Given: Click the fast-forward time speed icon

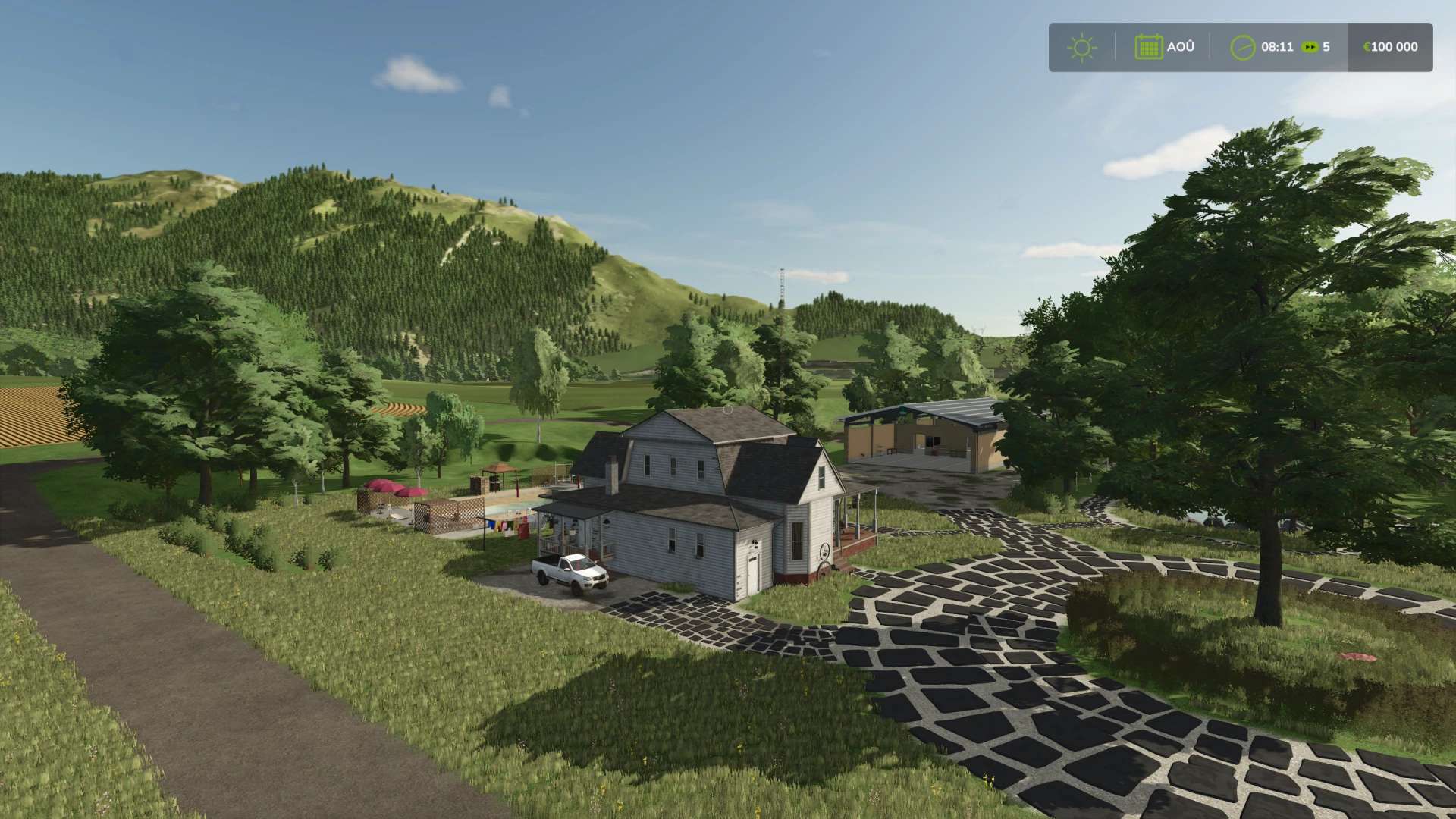Looking at the screenshot, I should [1310, 47].
